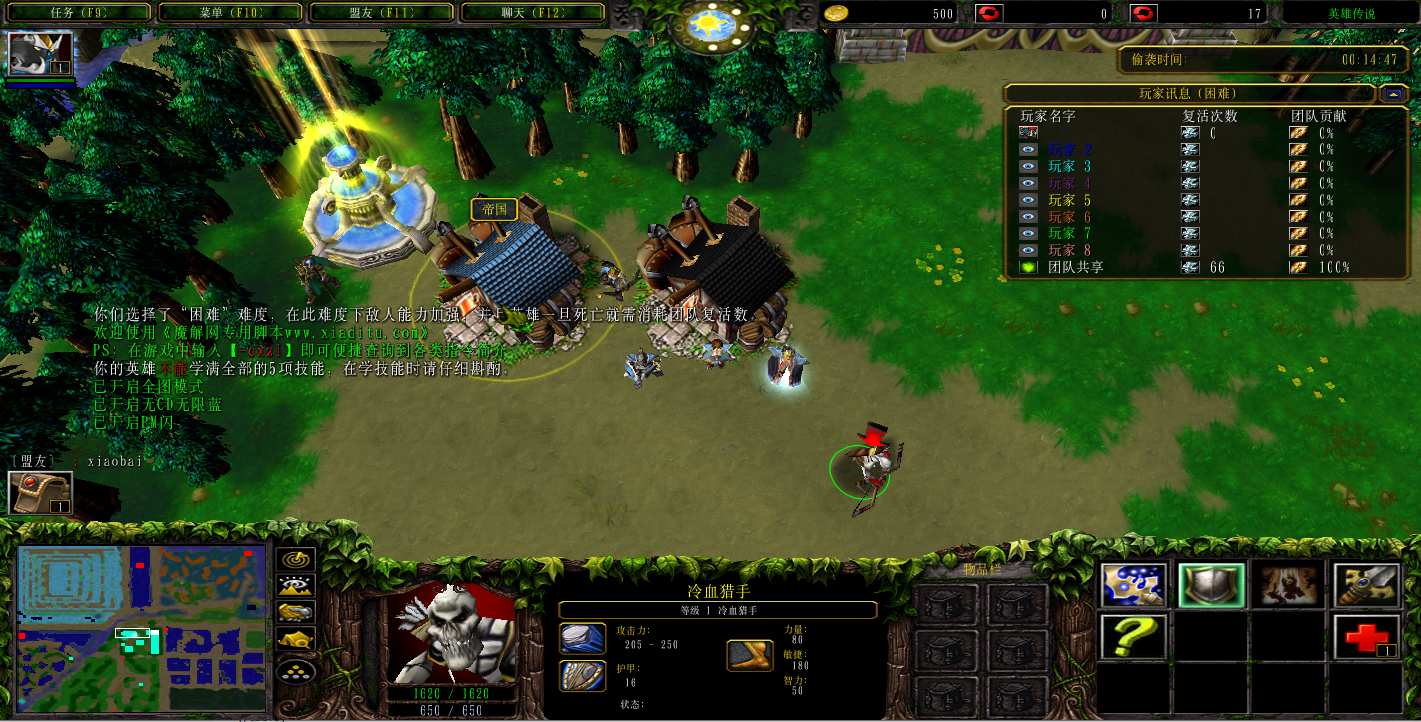Toggle minimap ally color mode button
Screen dimensions: 1421x722
point(296,612)
